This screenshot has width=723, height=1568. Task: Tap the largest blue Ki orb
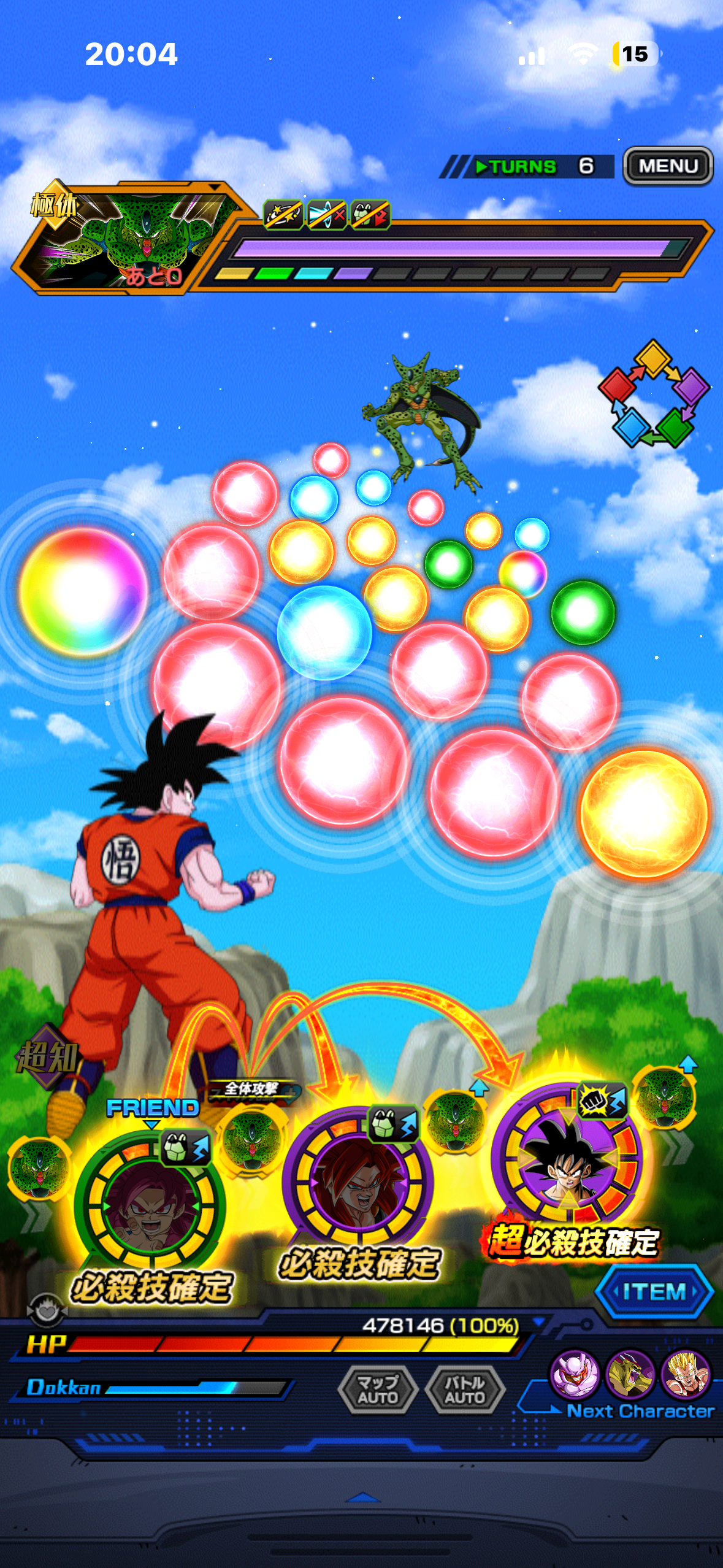324,632
